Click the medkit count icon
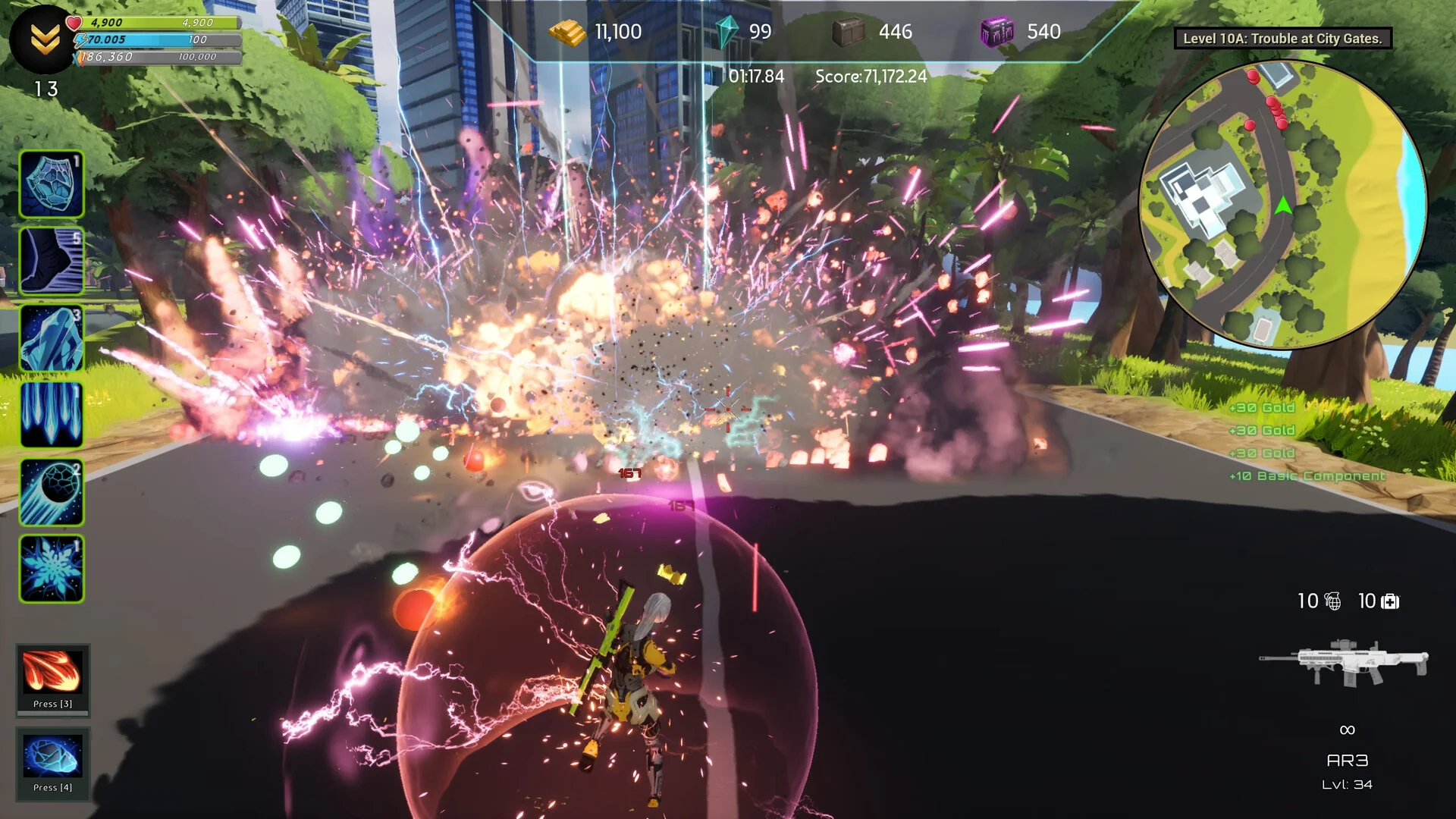The image size is (1456, 819). click(x=1390, y=601)
